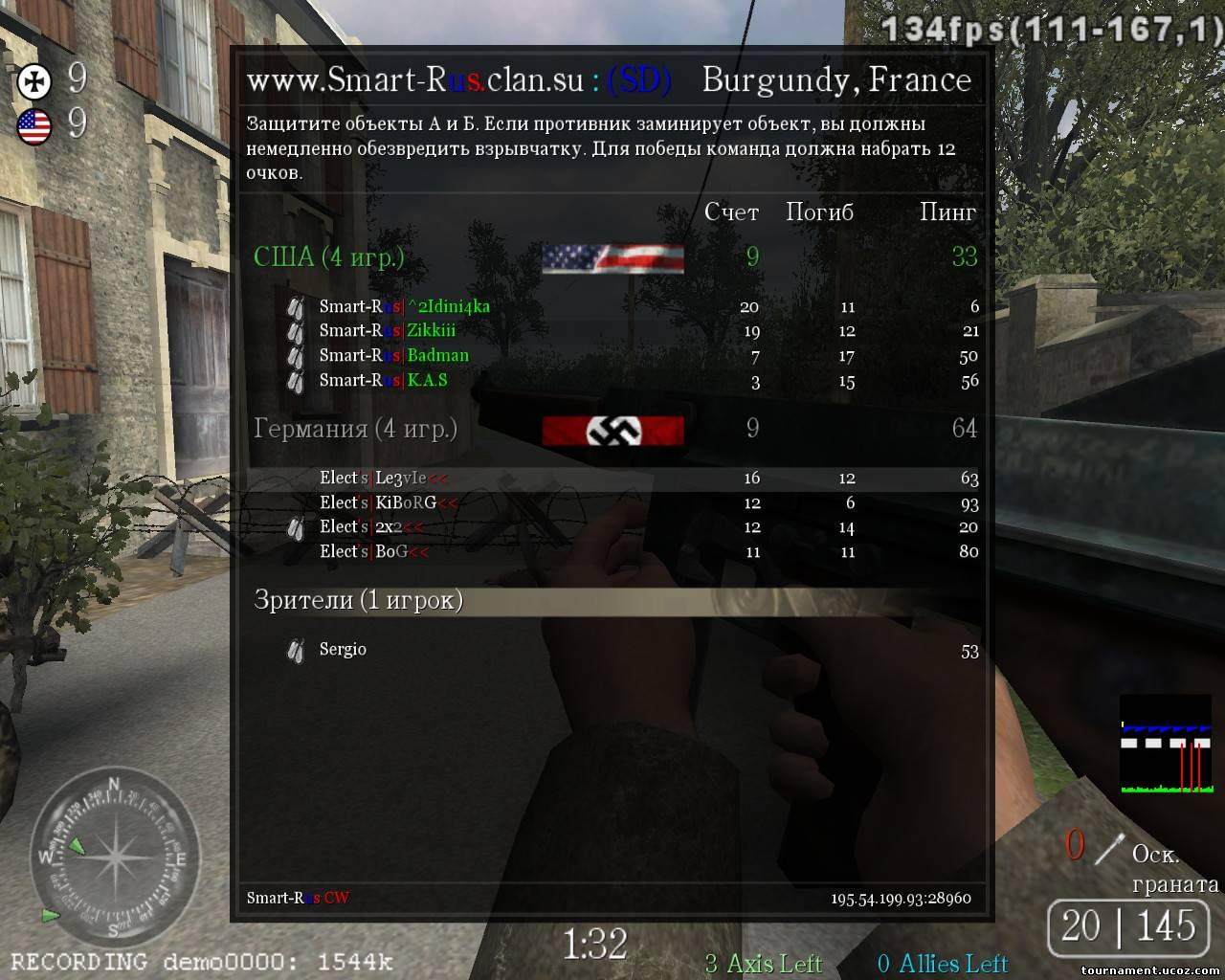Click the American flag team banner
The image size is (1225, 980).
point(612,258)
